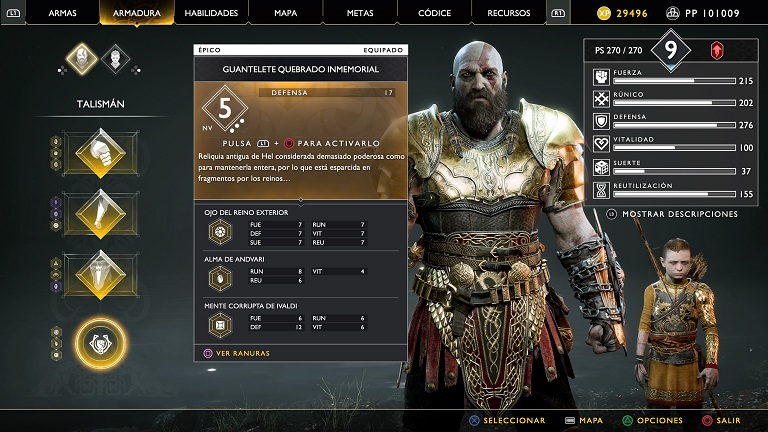Select Kratos portrait icon
Viewport: 768px width, 432px height.
82,58
